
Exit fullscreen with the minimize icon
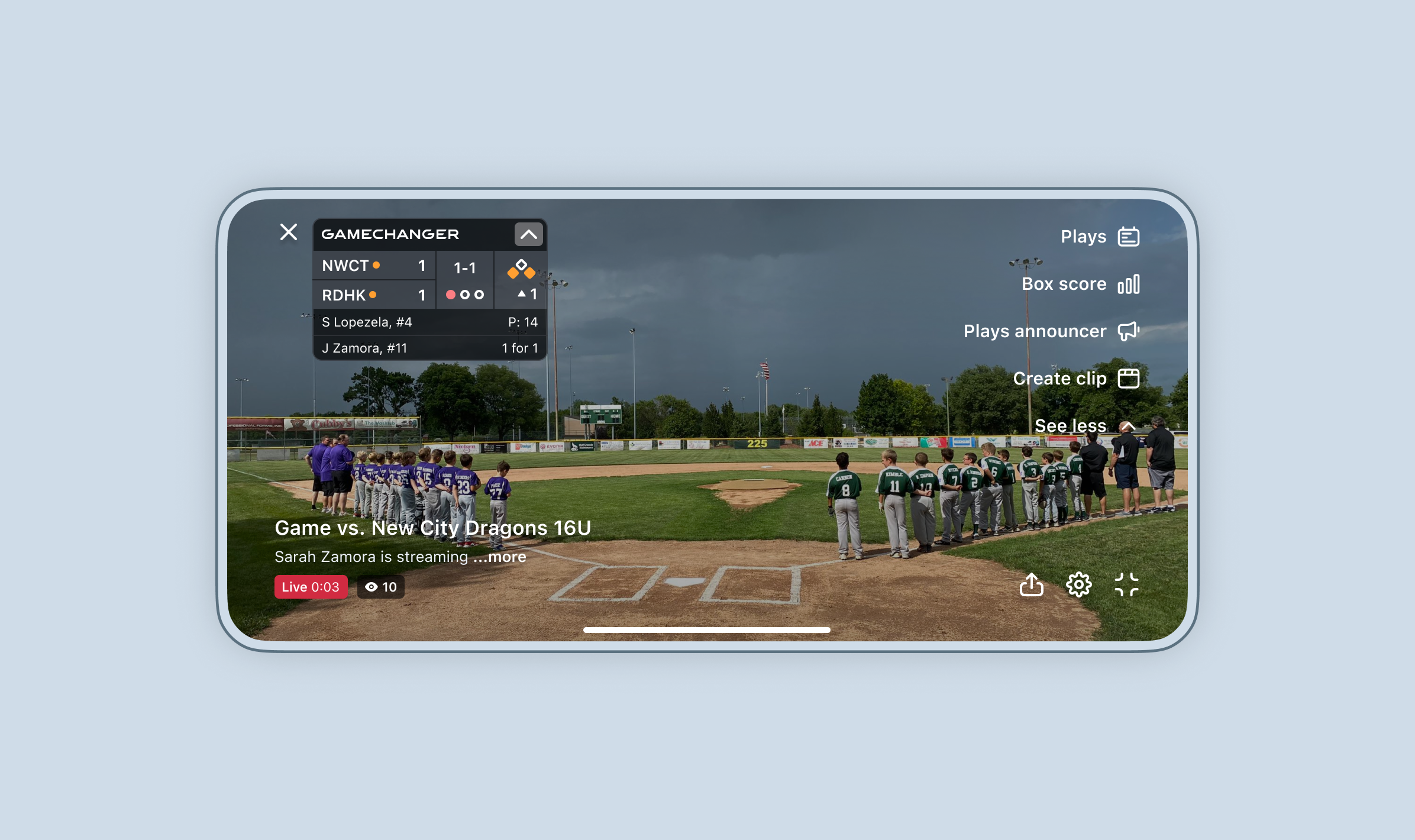point(1126,584)
